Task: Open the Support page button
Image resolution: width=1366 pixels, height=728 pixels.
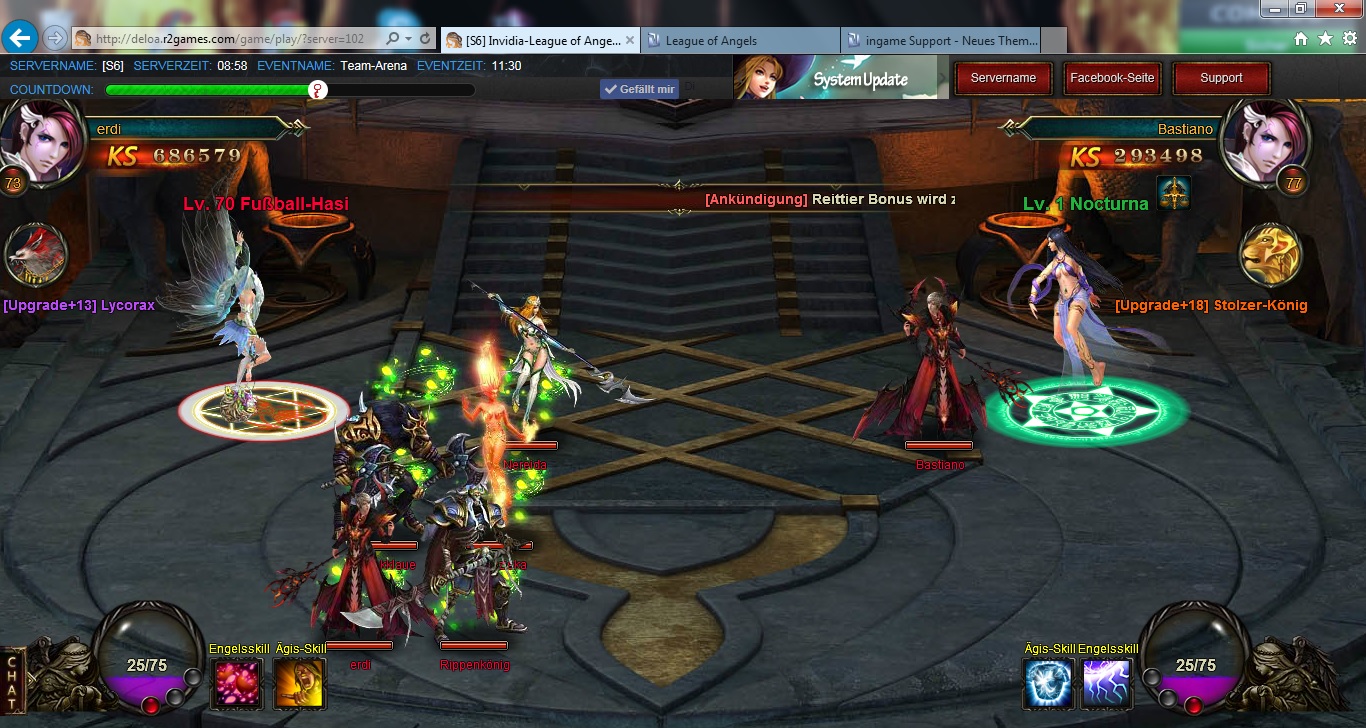Action: click(1221, 78)
